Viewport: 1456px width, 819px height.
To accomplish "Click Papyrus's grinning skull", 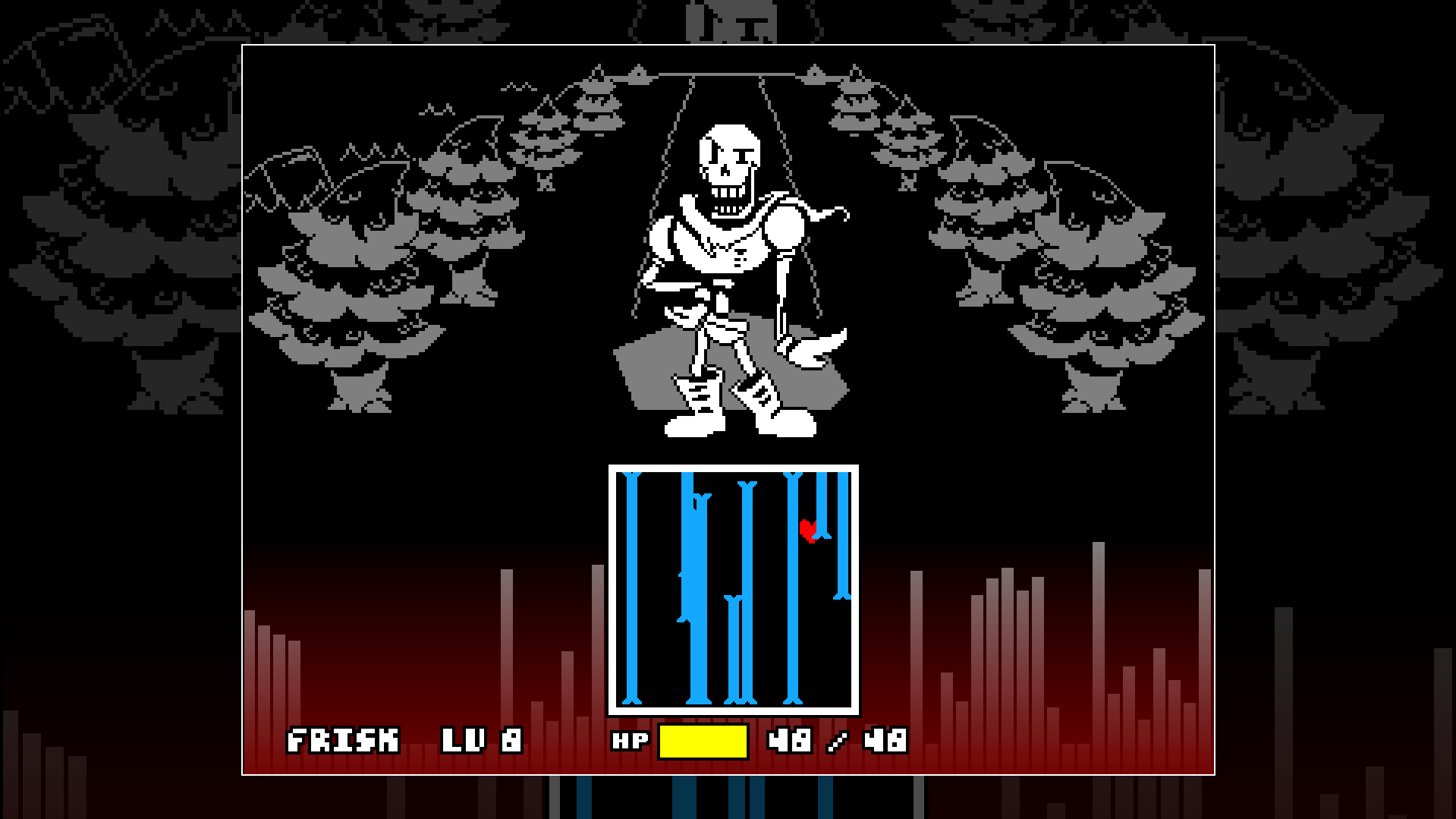I will pos(731,159).
